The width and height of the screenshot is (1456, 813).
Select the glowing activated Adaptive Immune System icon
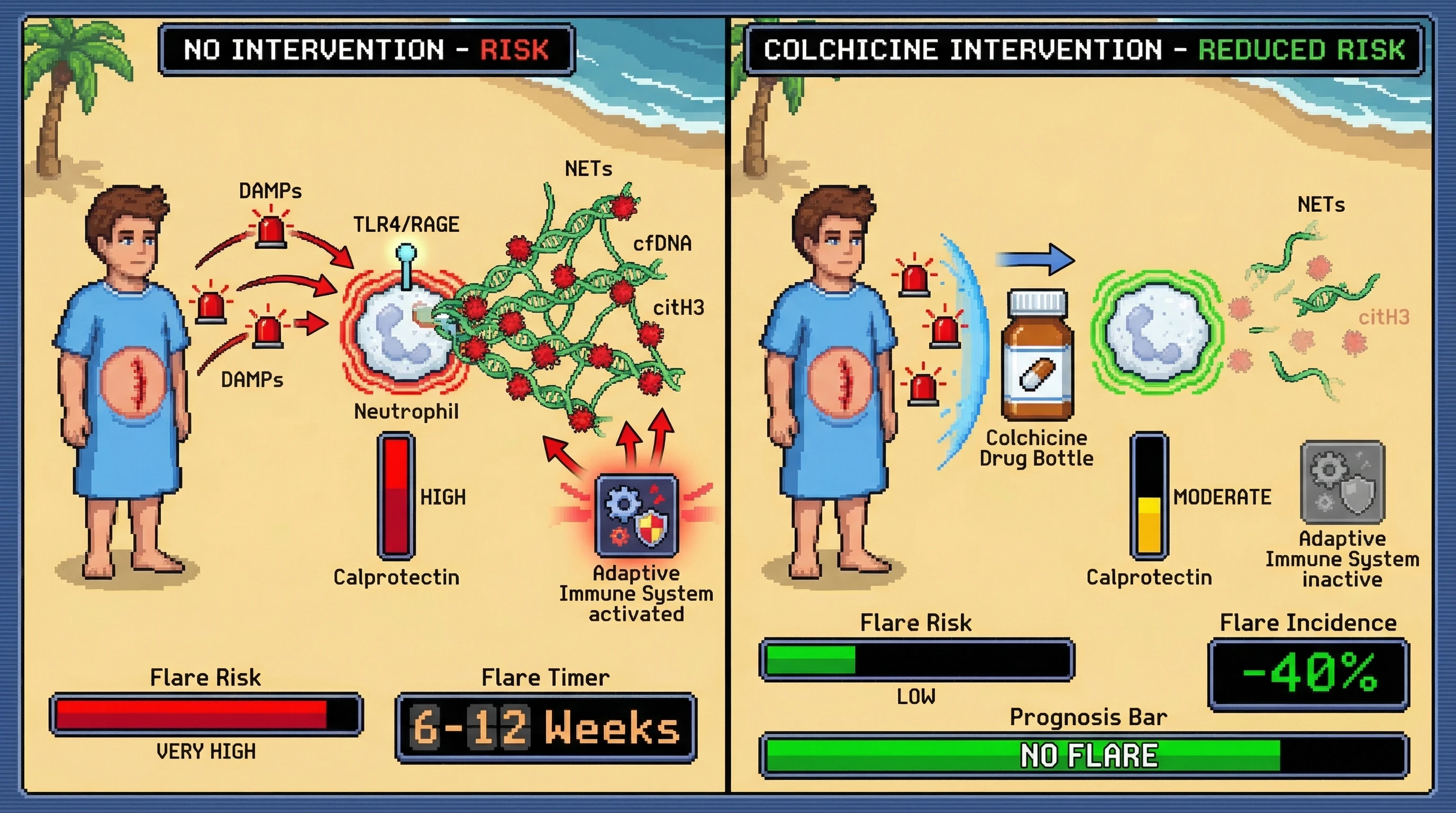point(637,515)
